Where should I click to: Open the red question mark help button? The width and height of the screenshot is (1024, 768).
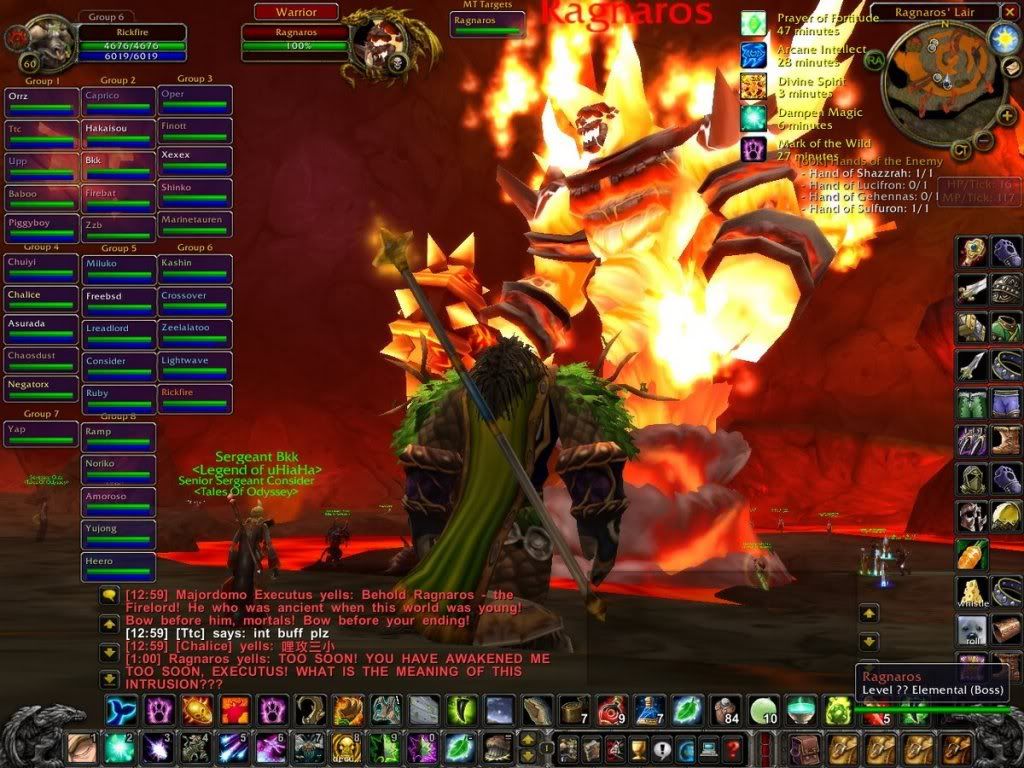click(x=733, y=747)
